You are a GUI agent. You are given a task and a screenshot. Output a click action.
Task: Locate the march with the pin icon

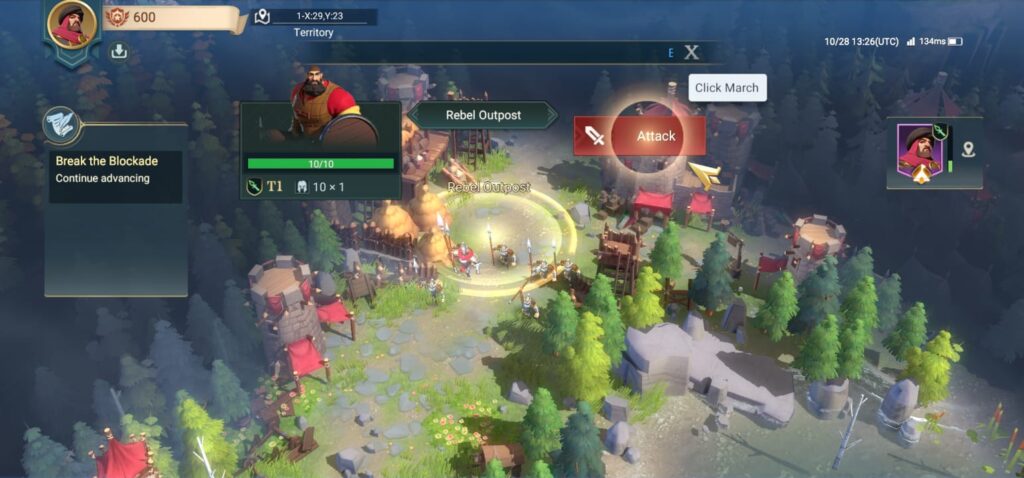click(968, 150)
